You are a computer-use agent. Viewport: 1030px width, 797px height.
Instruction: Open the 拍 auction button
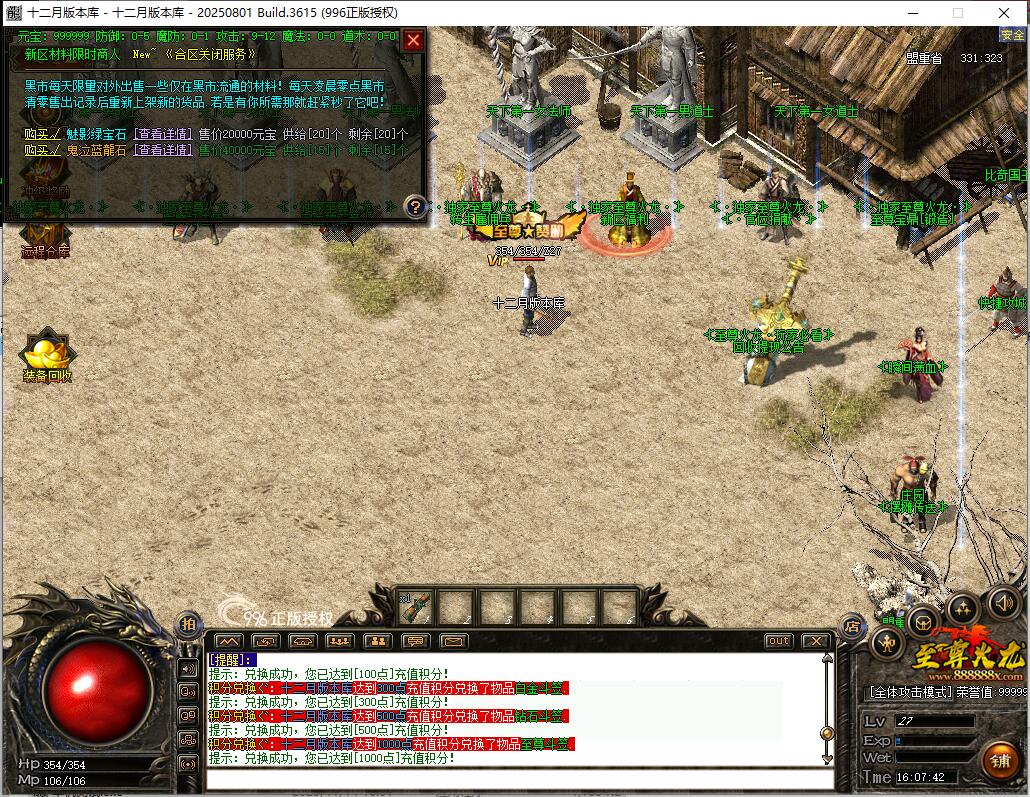click(189, 623)
